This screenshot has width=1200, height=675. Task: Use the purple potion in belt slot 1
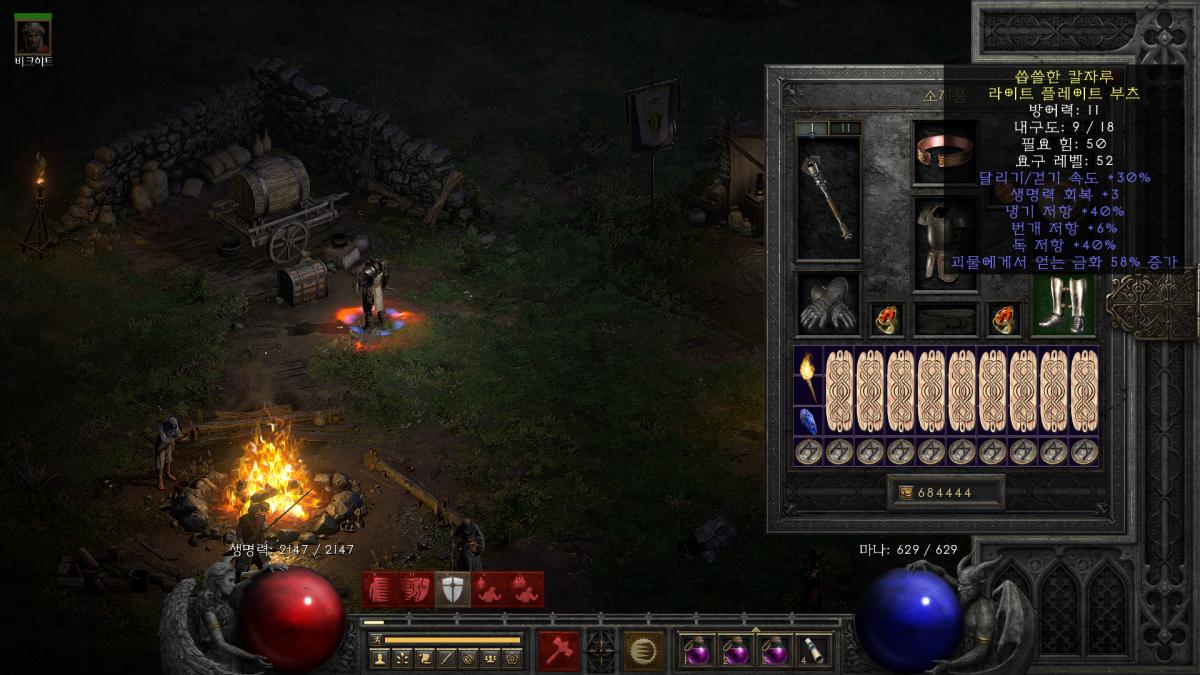click(695, 651)
